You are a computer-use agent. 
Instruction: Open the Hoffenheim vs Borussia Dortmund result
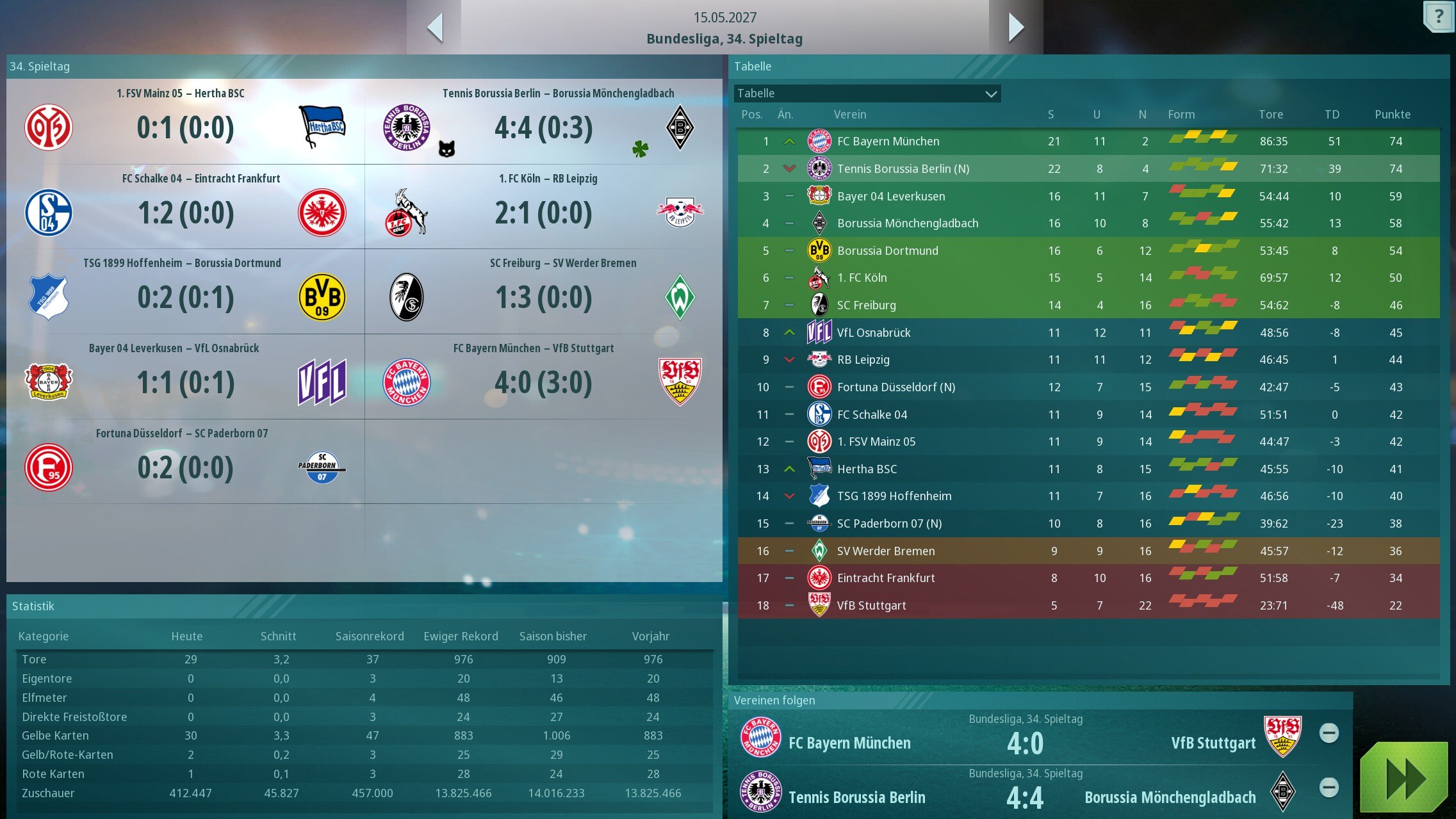[185, 297]
